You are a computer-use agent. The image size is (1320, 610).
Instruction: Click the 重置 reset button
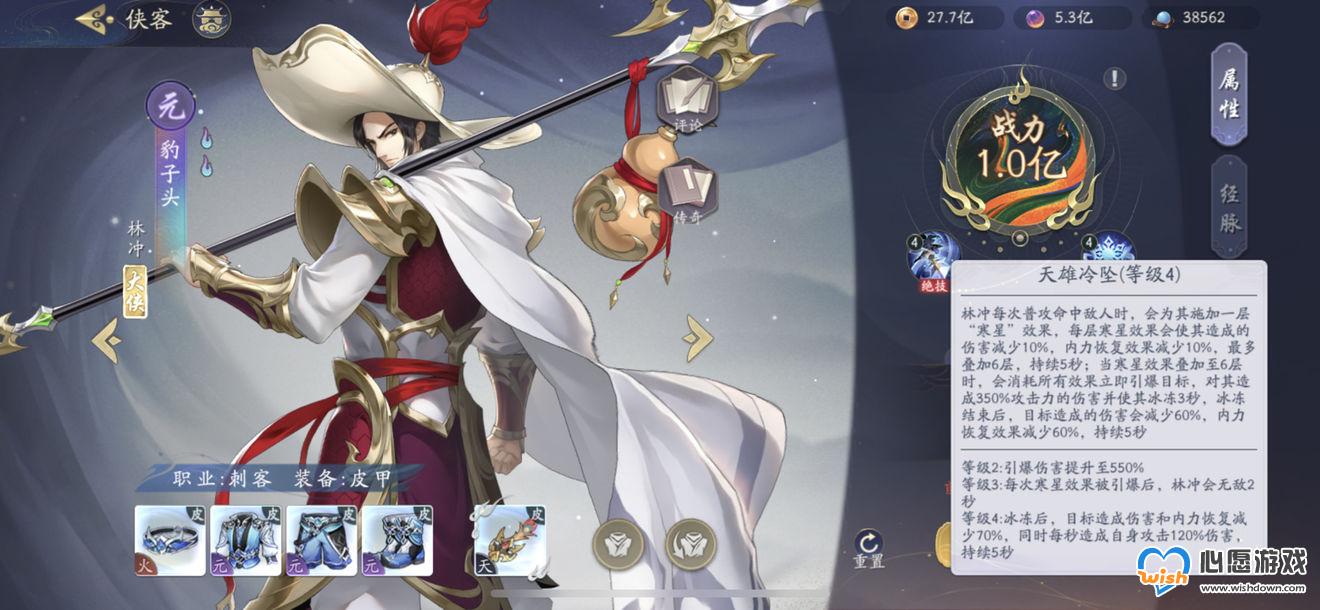pos(868,548)
